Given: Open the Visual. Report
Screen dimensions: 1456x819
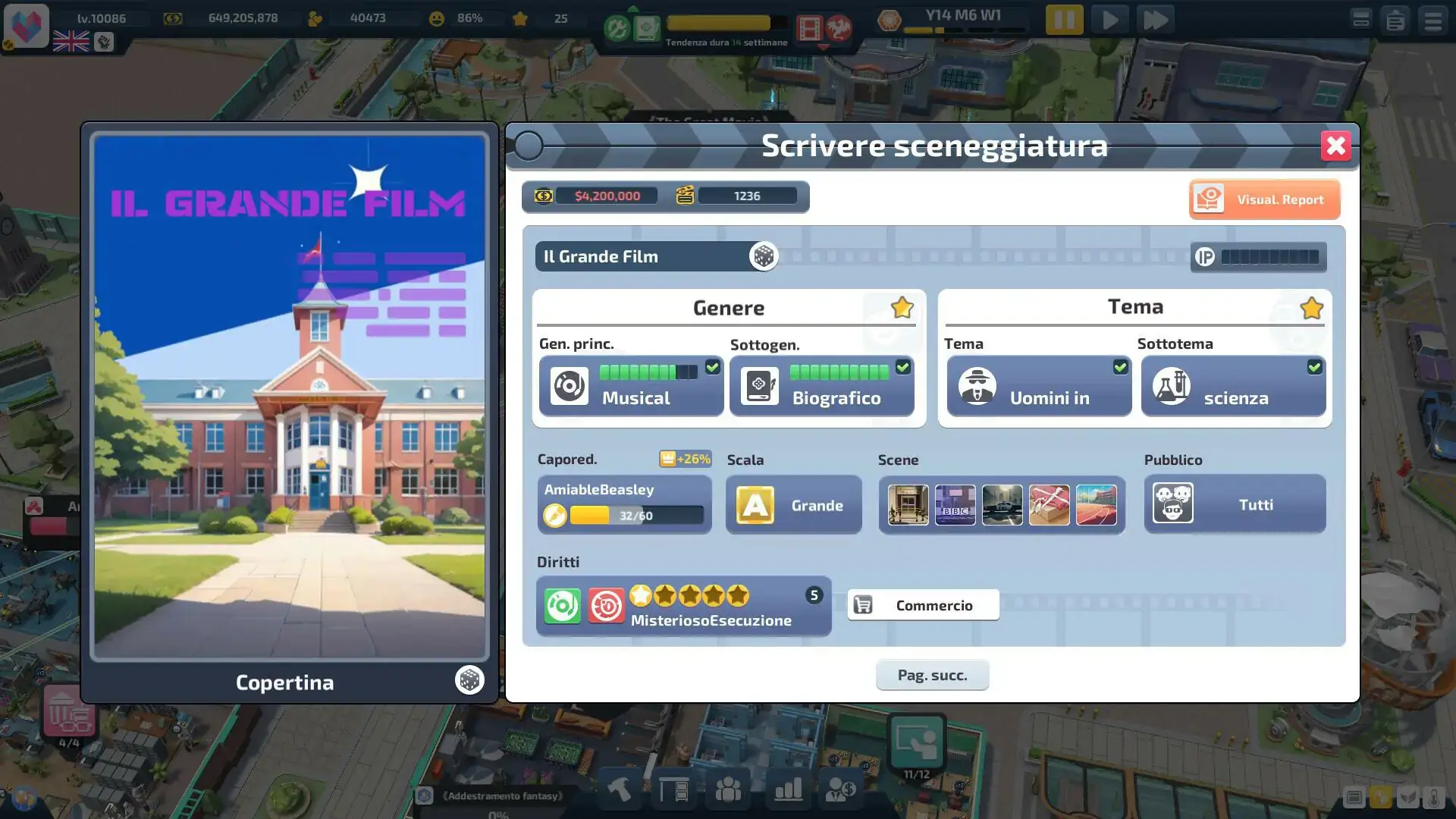Looking at the screenshot, I should (1264, 199).
